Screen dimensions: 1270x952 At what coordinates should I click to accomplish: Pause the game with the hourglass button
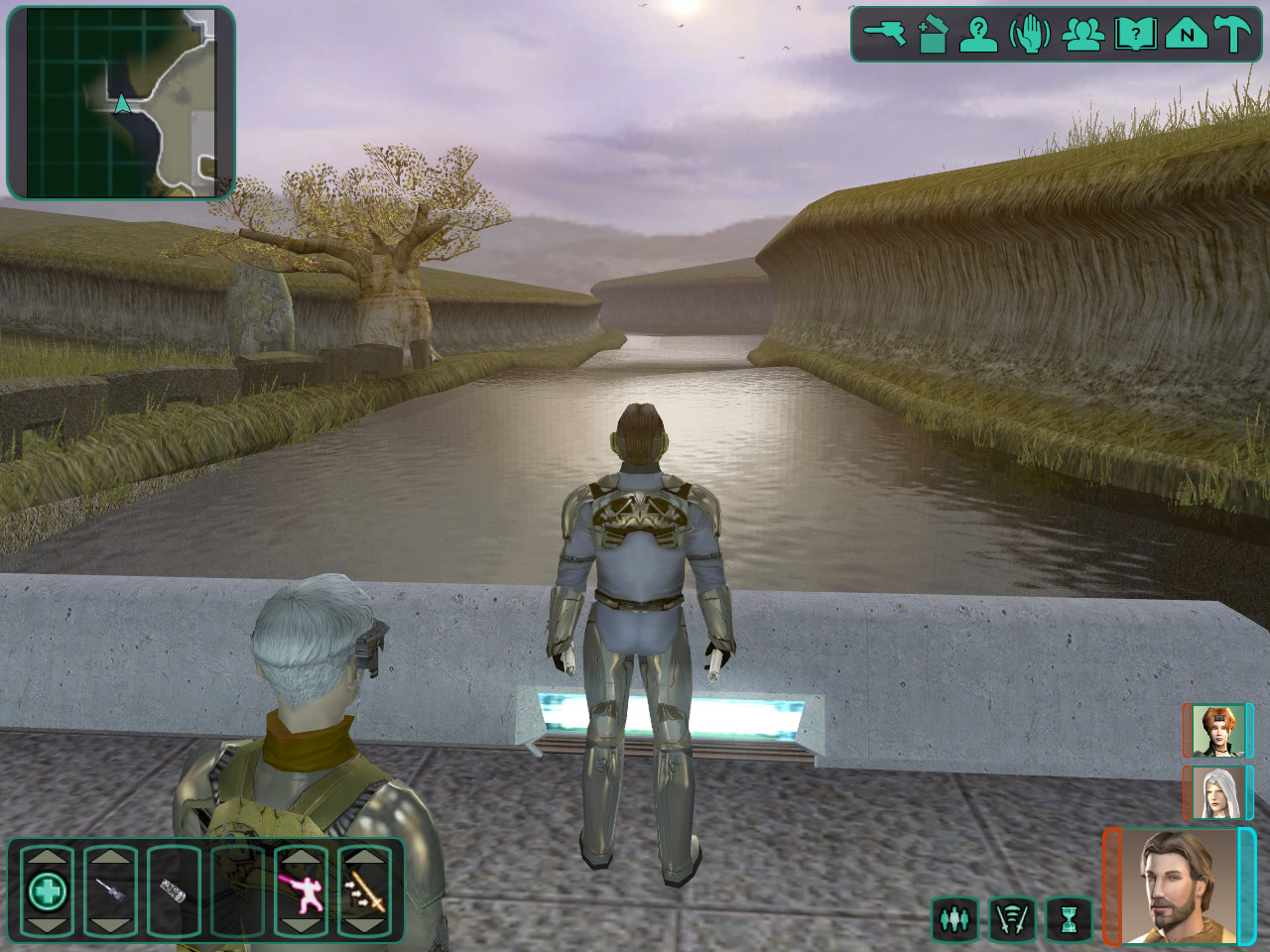click(1069, 920)
